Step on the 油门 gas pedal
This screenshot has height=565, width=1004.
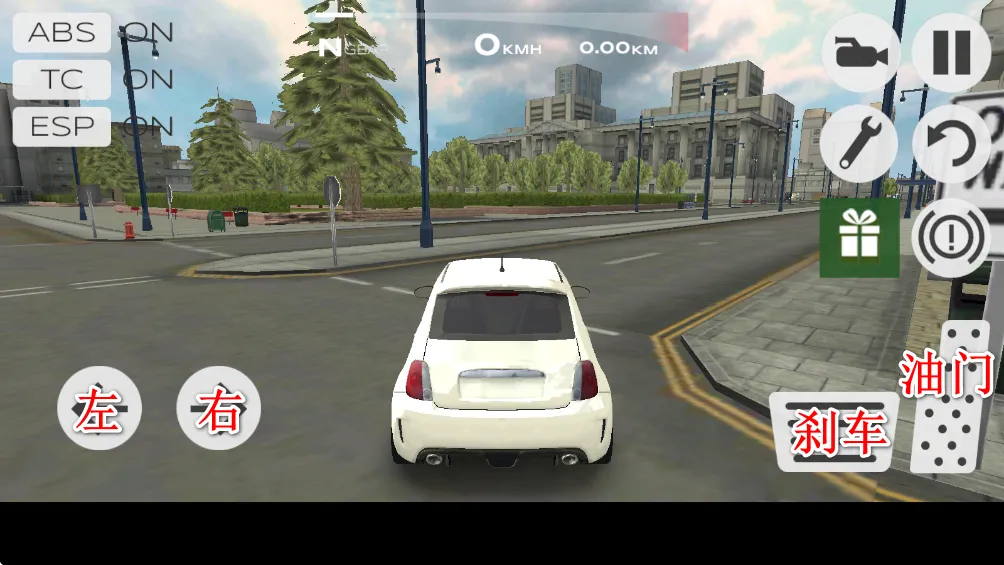click(950, 398)
